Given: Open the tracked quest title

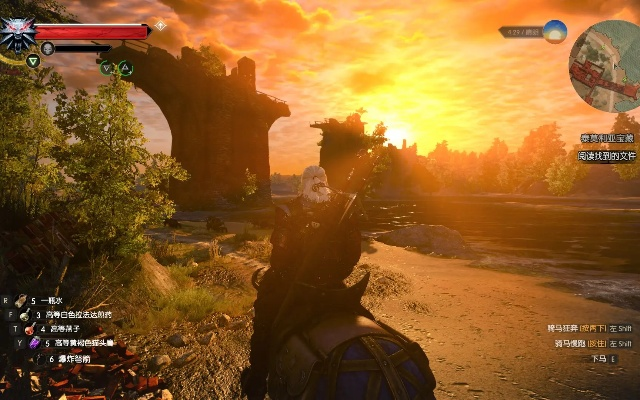Looking at the screenshot, I should coord(607,139).
